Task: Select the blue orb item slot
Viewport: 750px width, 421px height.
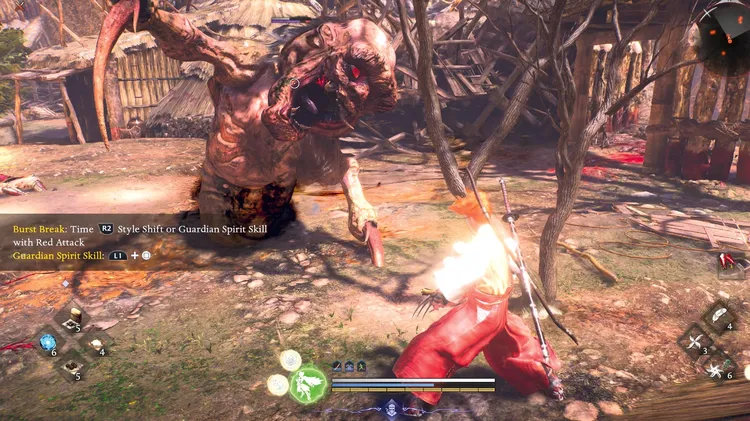Action: pyautogui.click(x=47, y=343)
